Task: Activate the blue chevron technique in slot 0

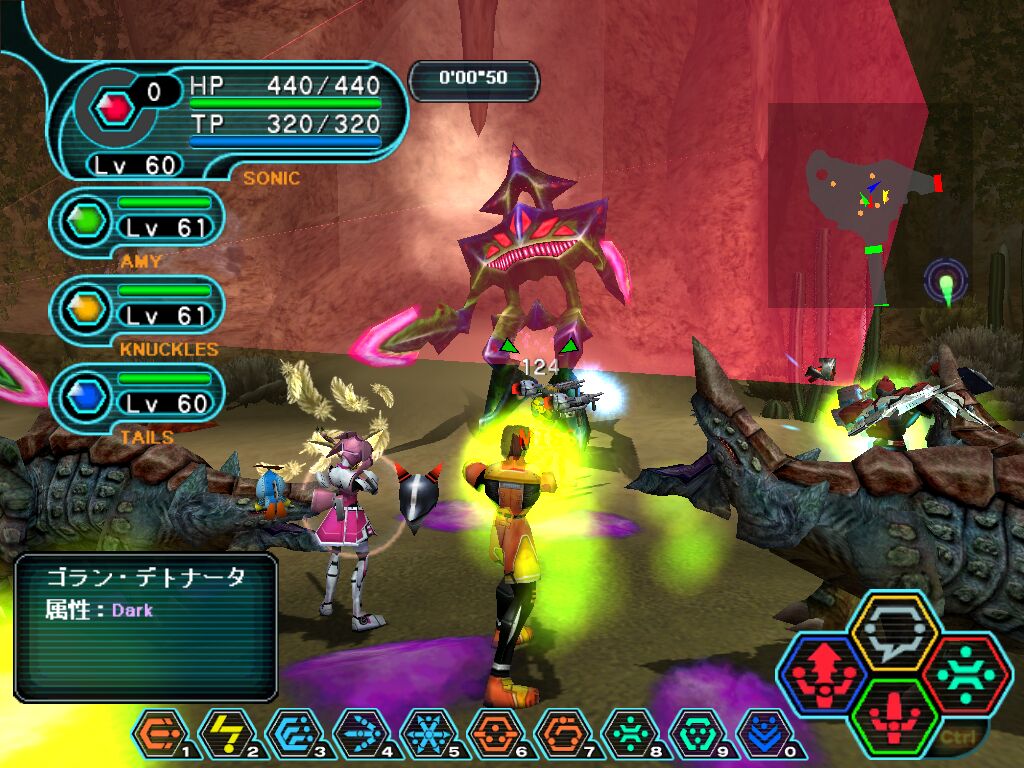Action: point(762,737)
